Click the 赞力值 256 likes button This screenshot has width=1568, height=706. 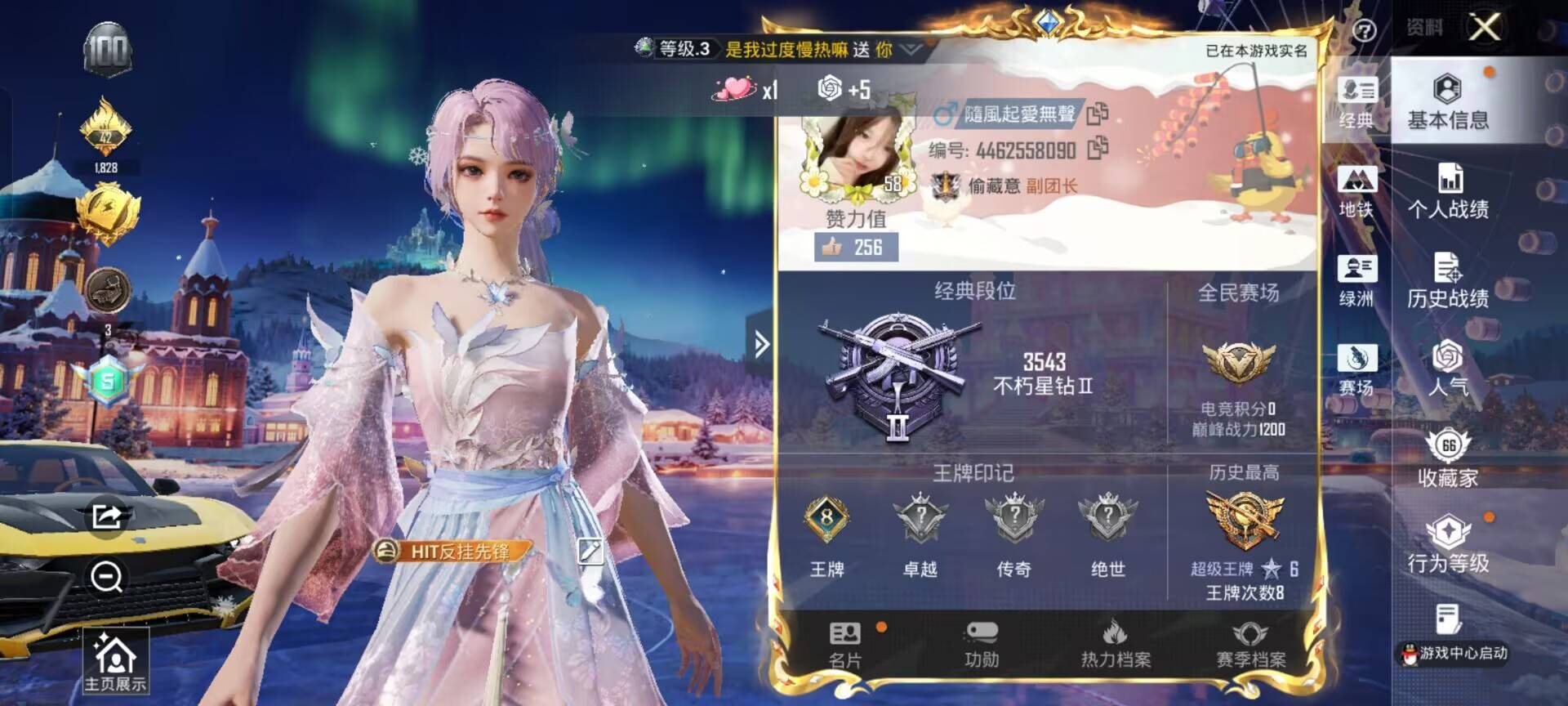tap(855, 248)
